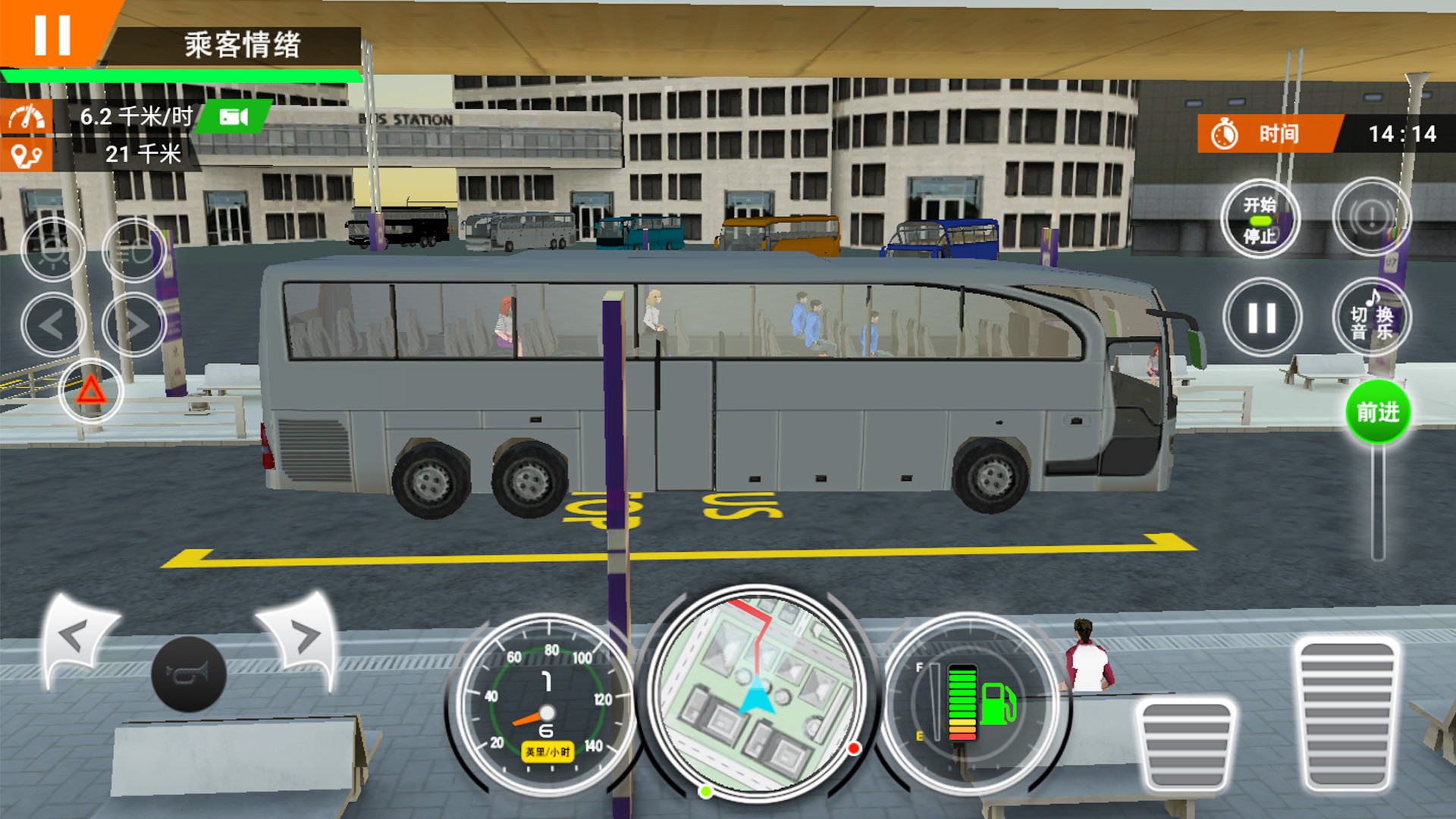Honk the horn button
The height and width of the screenshot is (819, 1456).
[189, 674]
